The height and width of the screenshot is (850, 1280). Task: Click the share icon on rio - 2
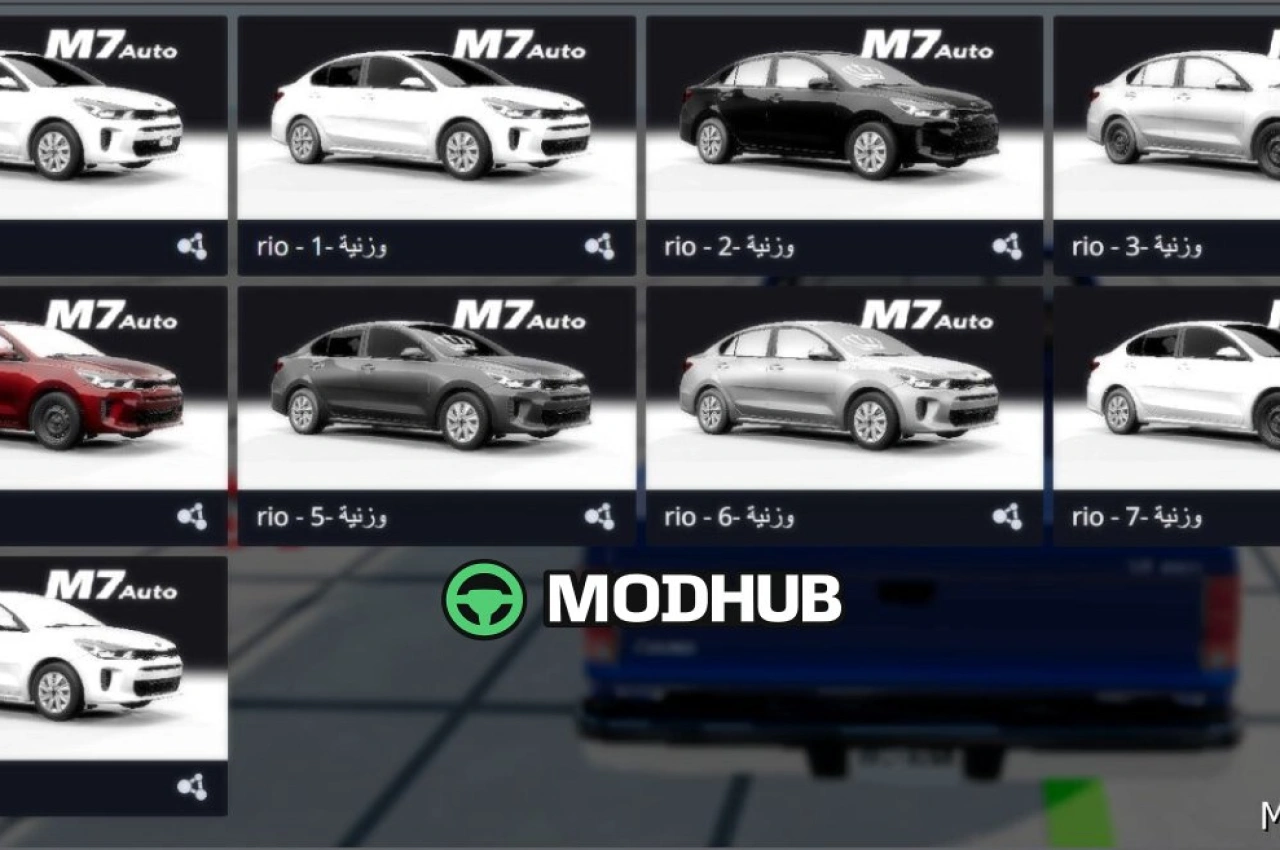point(1007,246)
